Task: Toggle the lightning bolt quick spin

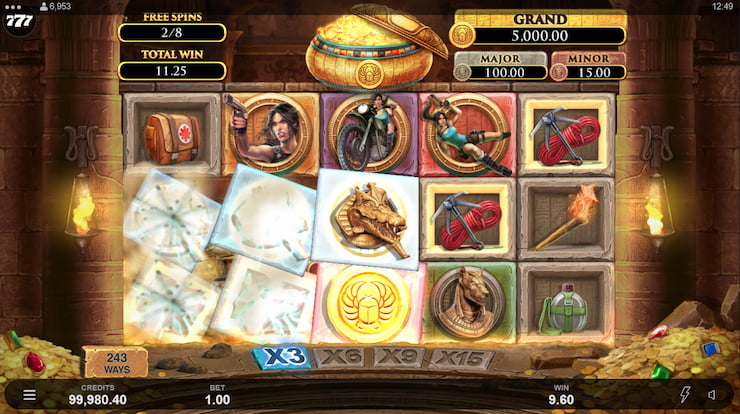Action: (x=685, y=395)
